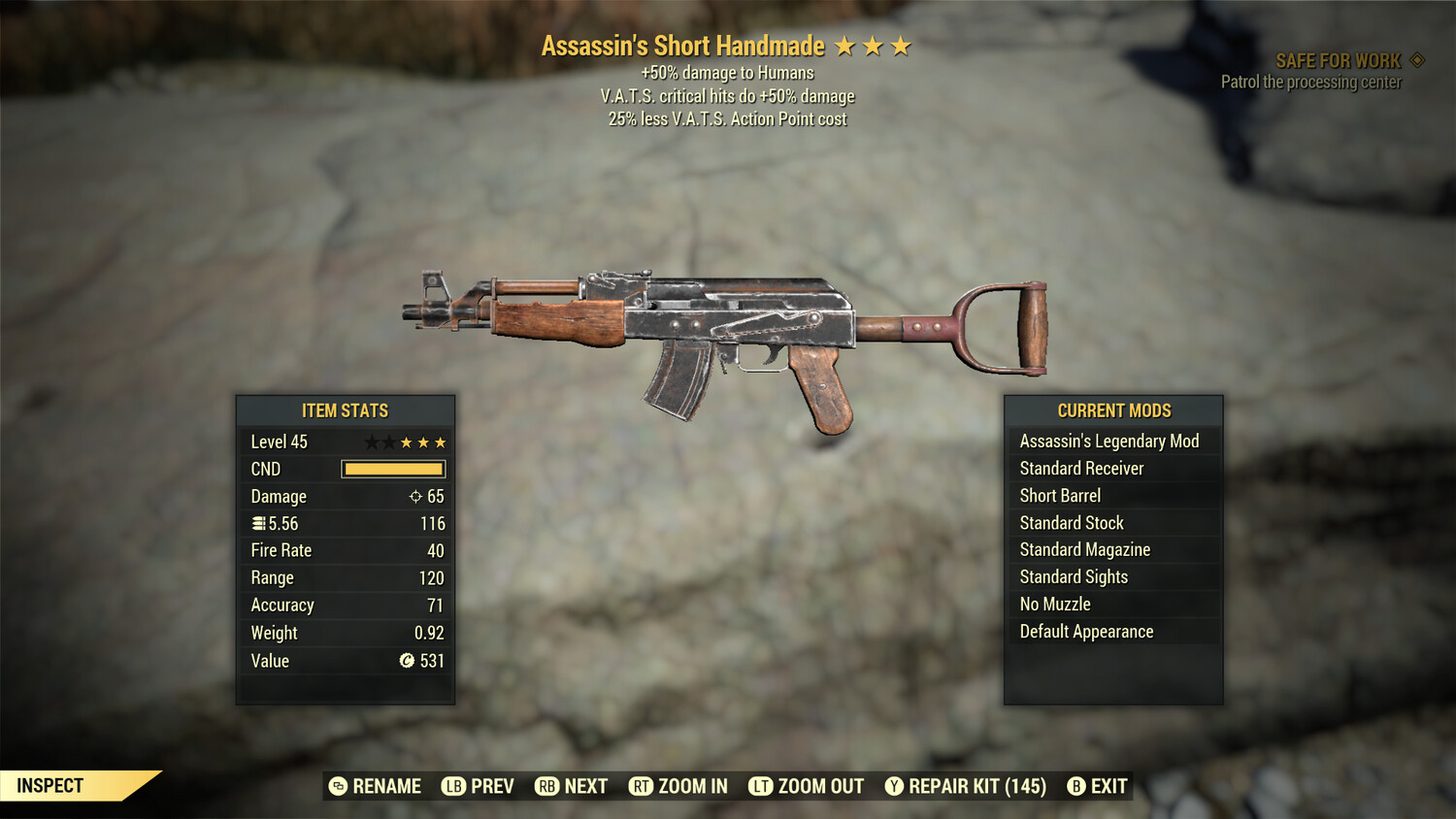Viewport: 1456px width, 819px height.
Task: Click the CND condition bar
Action: pyautogui.click(x=392, y=469)
